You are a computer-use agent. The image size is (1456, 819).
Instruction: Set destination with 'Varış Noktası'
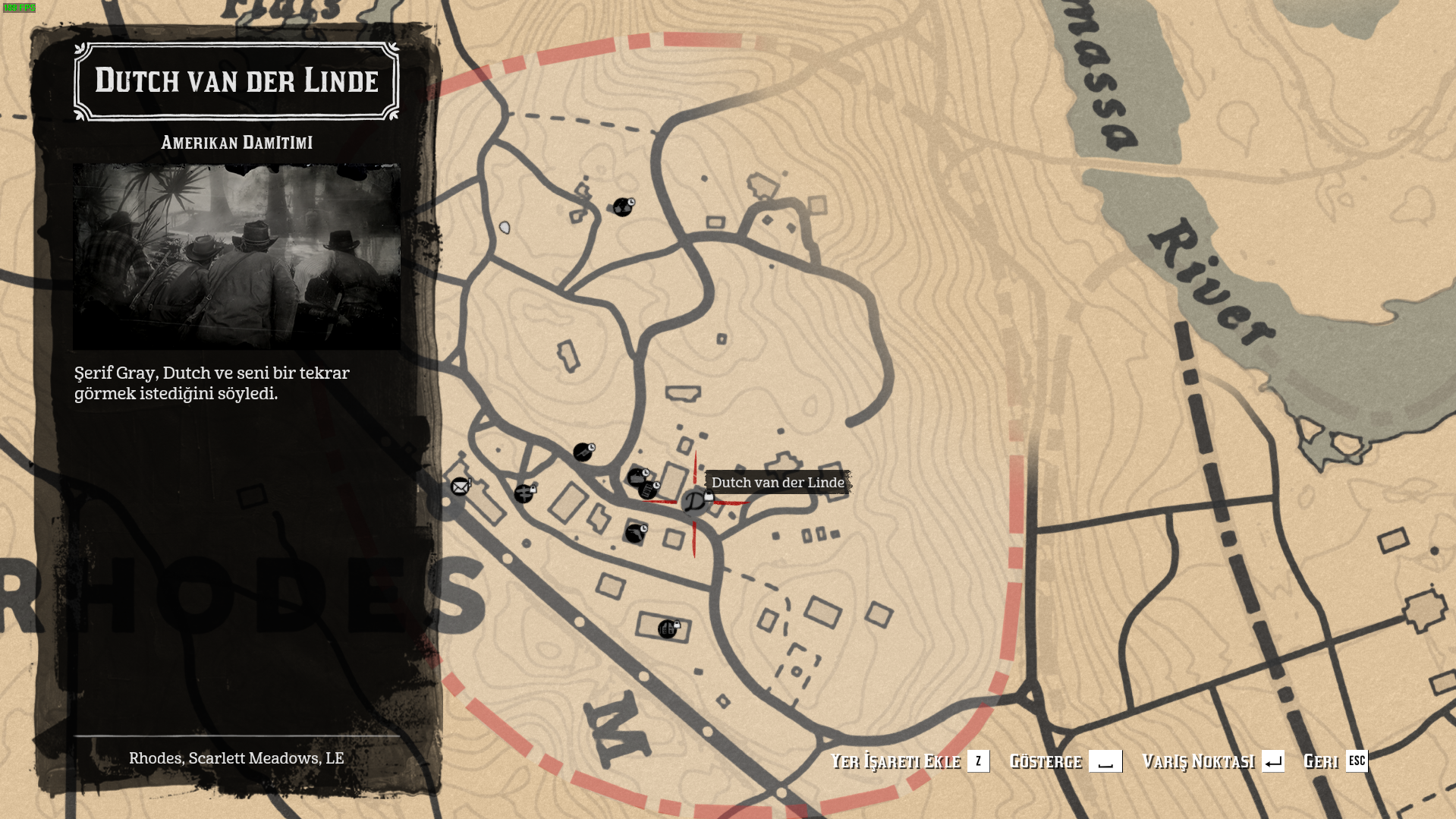(x=1212, y=761)
